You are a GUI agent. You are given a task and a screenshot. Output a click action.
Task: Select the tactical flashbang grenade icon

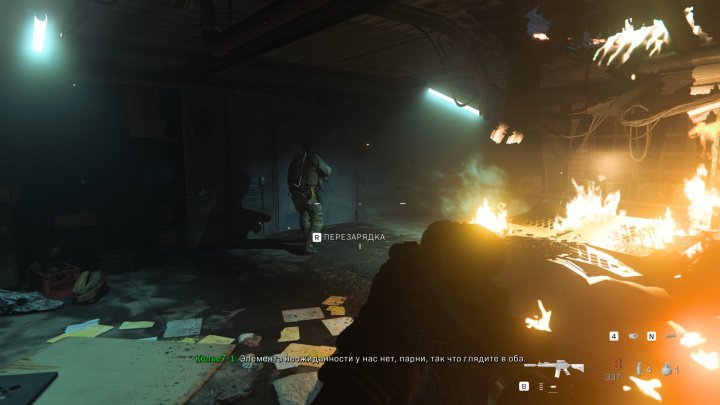pyautogui.click(x=637, y=369)
